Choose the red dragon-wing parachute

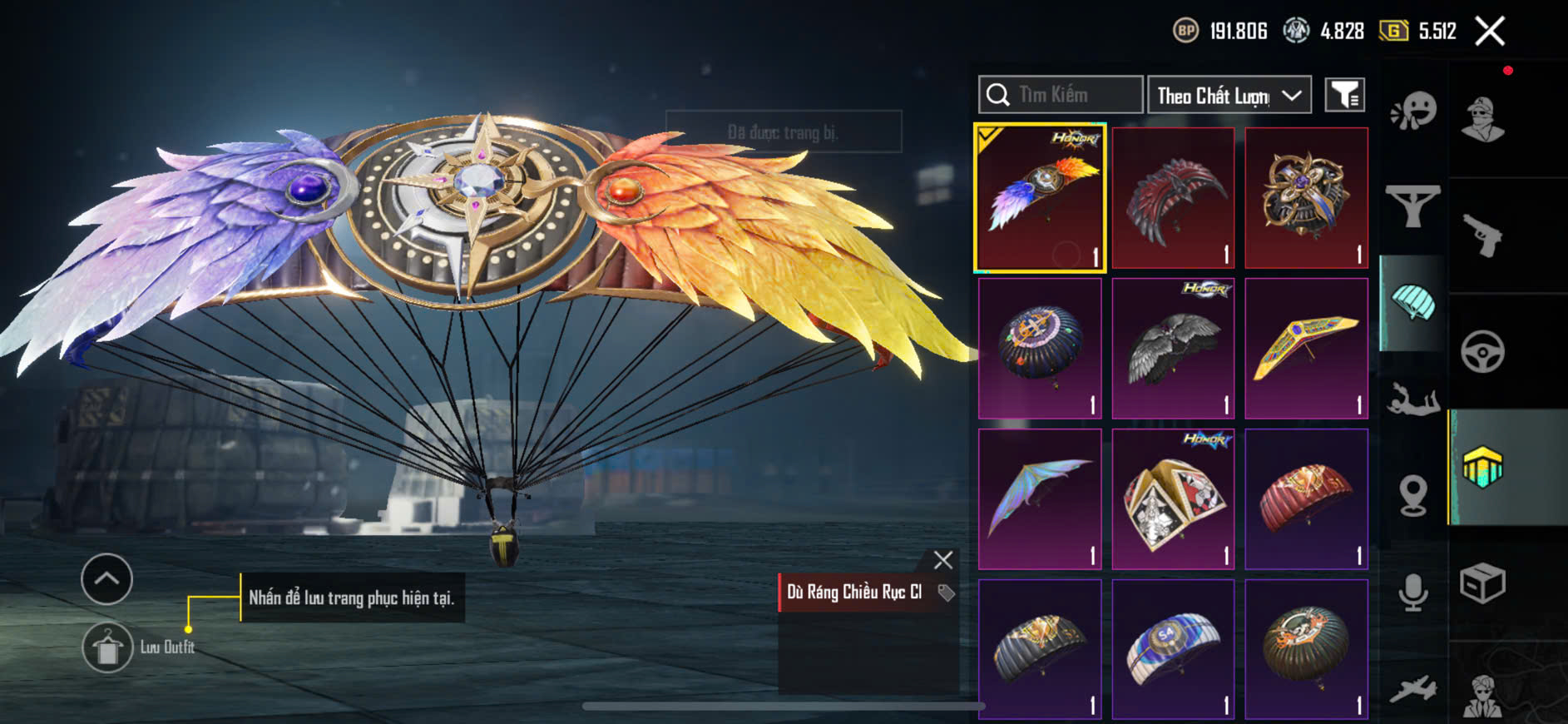tap(1173, 198)
